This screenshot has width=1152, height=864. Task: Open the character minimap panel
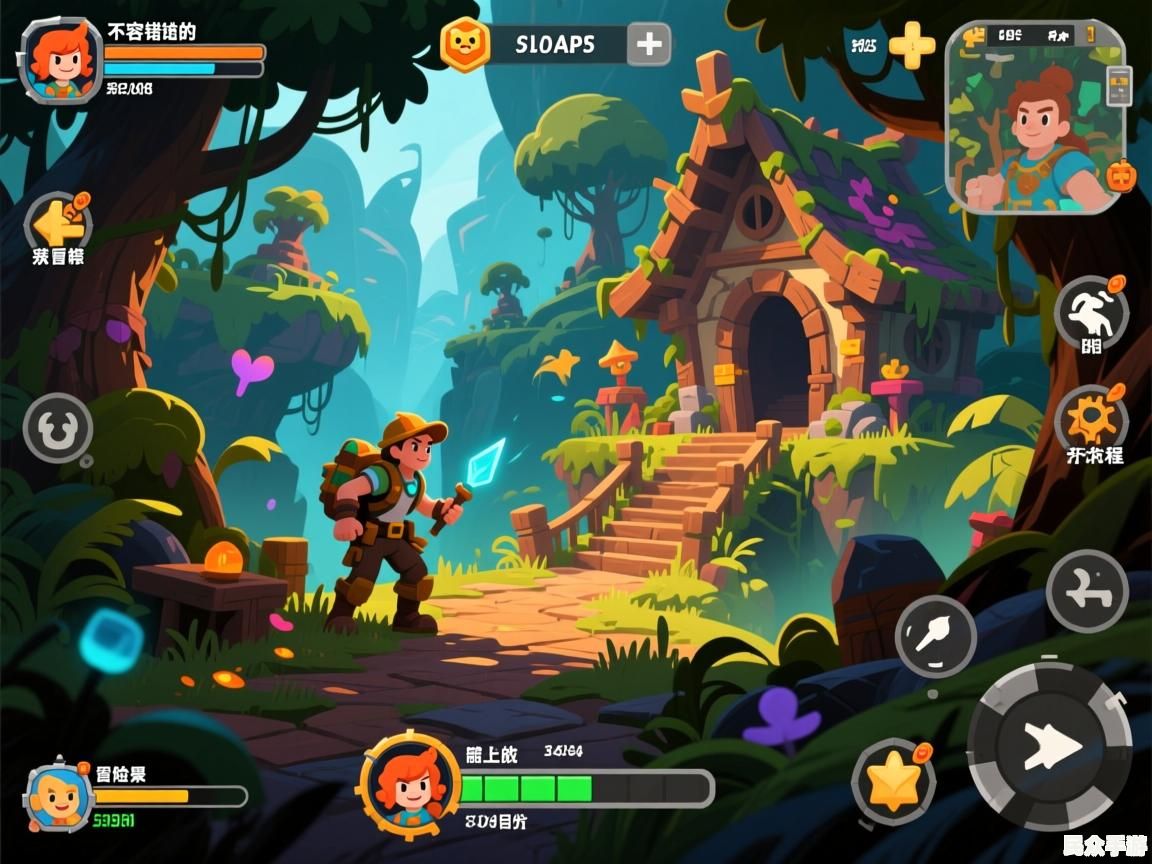pos(1033,118)
